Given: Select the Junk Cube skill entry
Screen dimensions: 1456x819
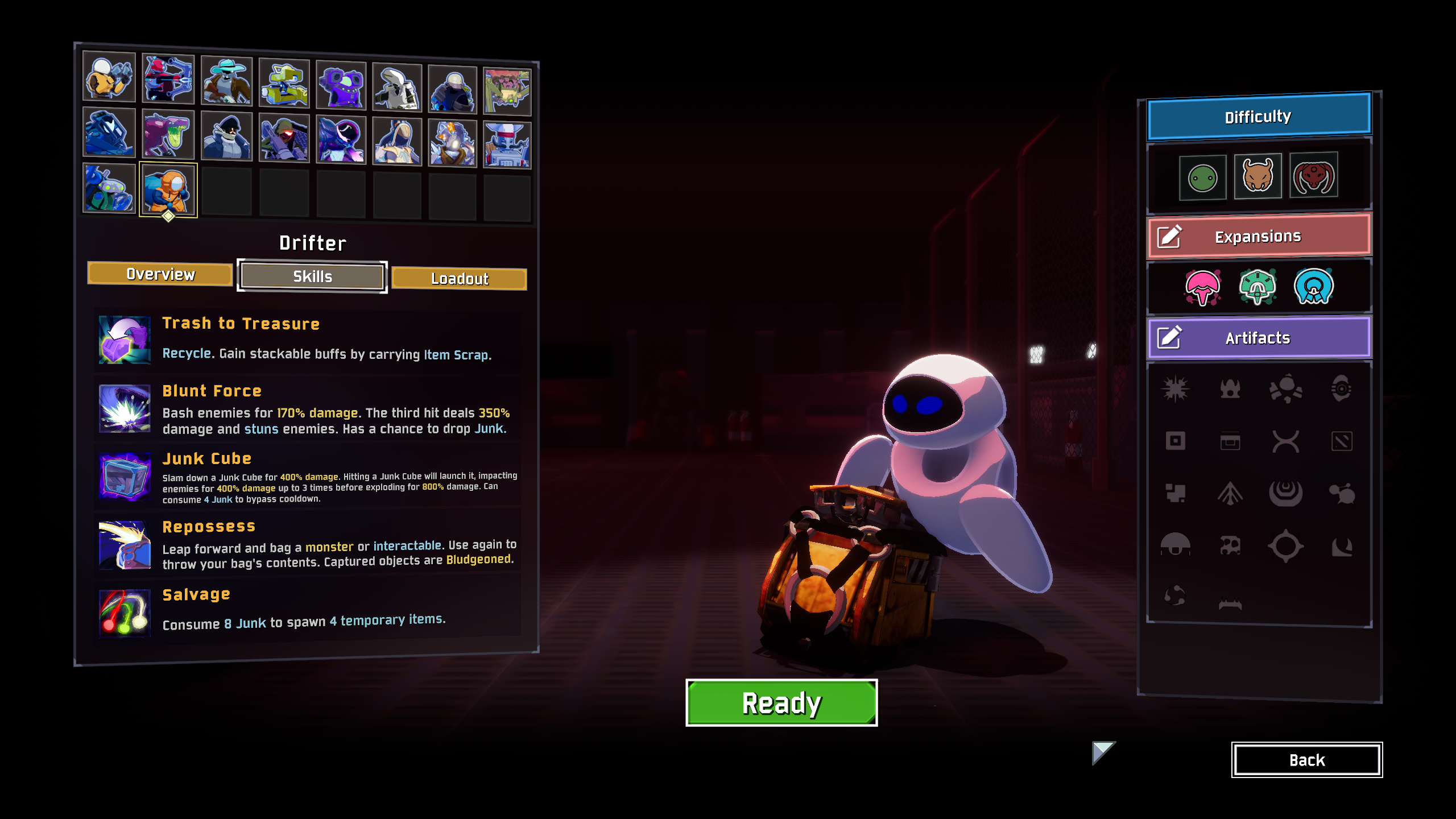Looking at the screenshot, I should coord(307,478).
